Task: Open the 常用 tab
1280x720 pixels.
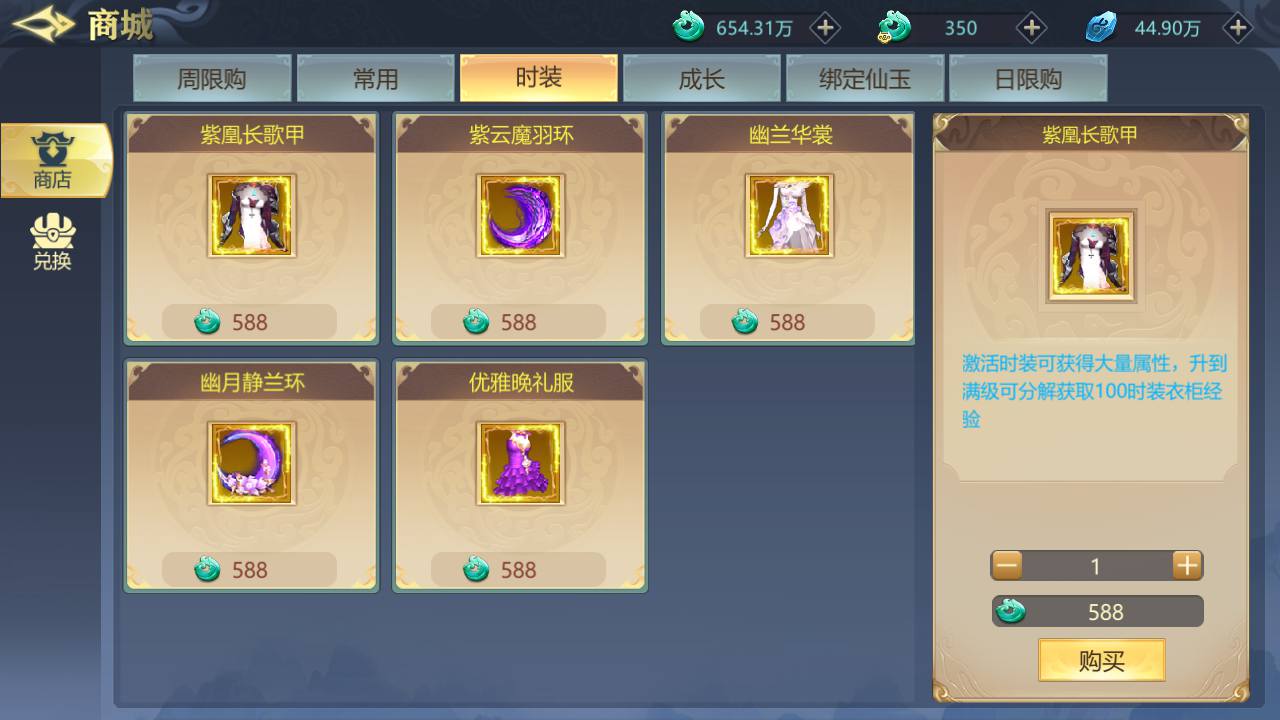Action: pos(375,77)
